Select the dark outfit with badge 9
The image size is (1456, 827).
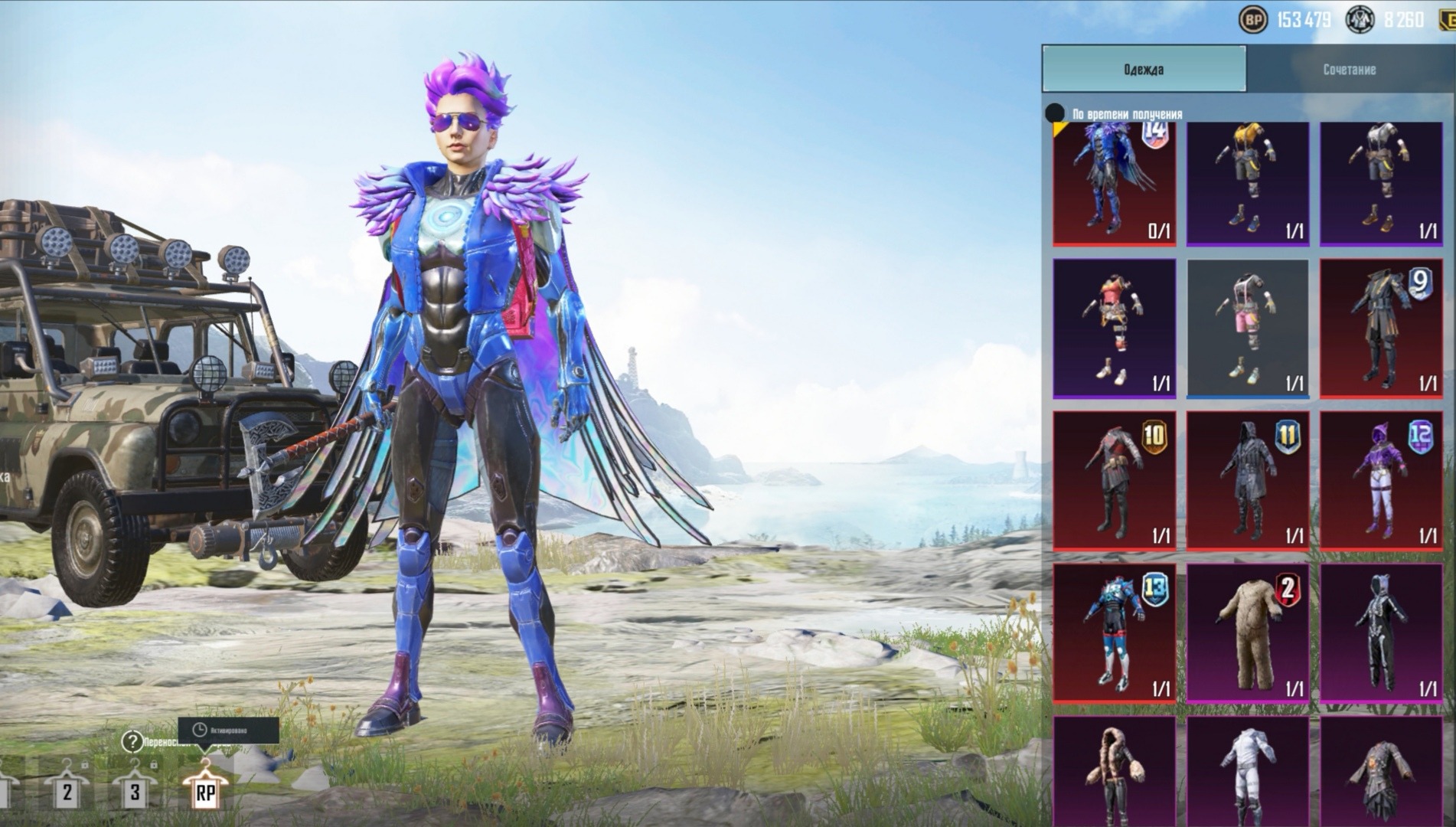(x=1380, y=328)
